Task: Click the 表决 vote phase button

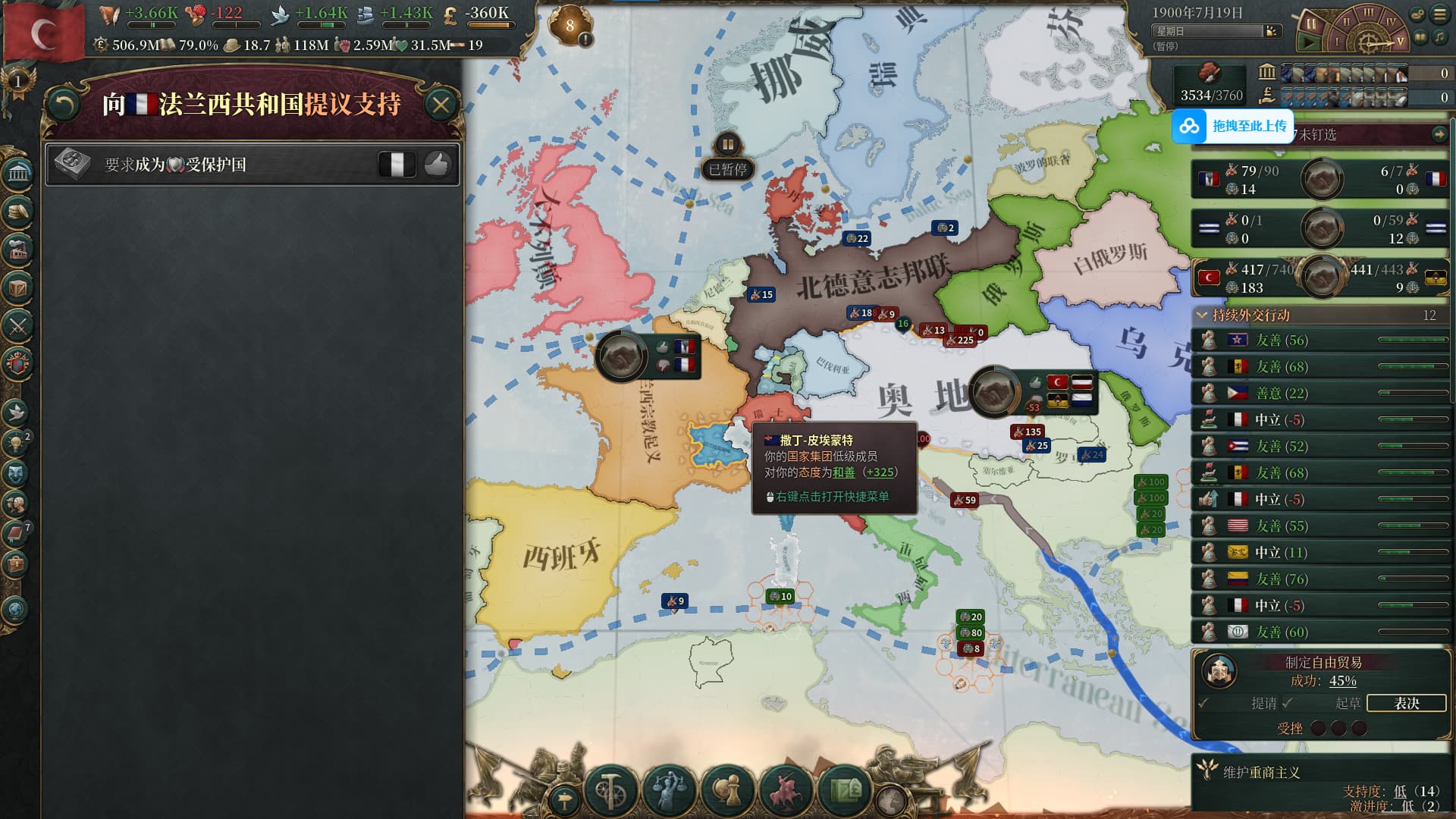Action: (x=1406, y=703)
